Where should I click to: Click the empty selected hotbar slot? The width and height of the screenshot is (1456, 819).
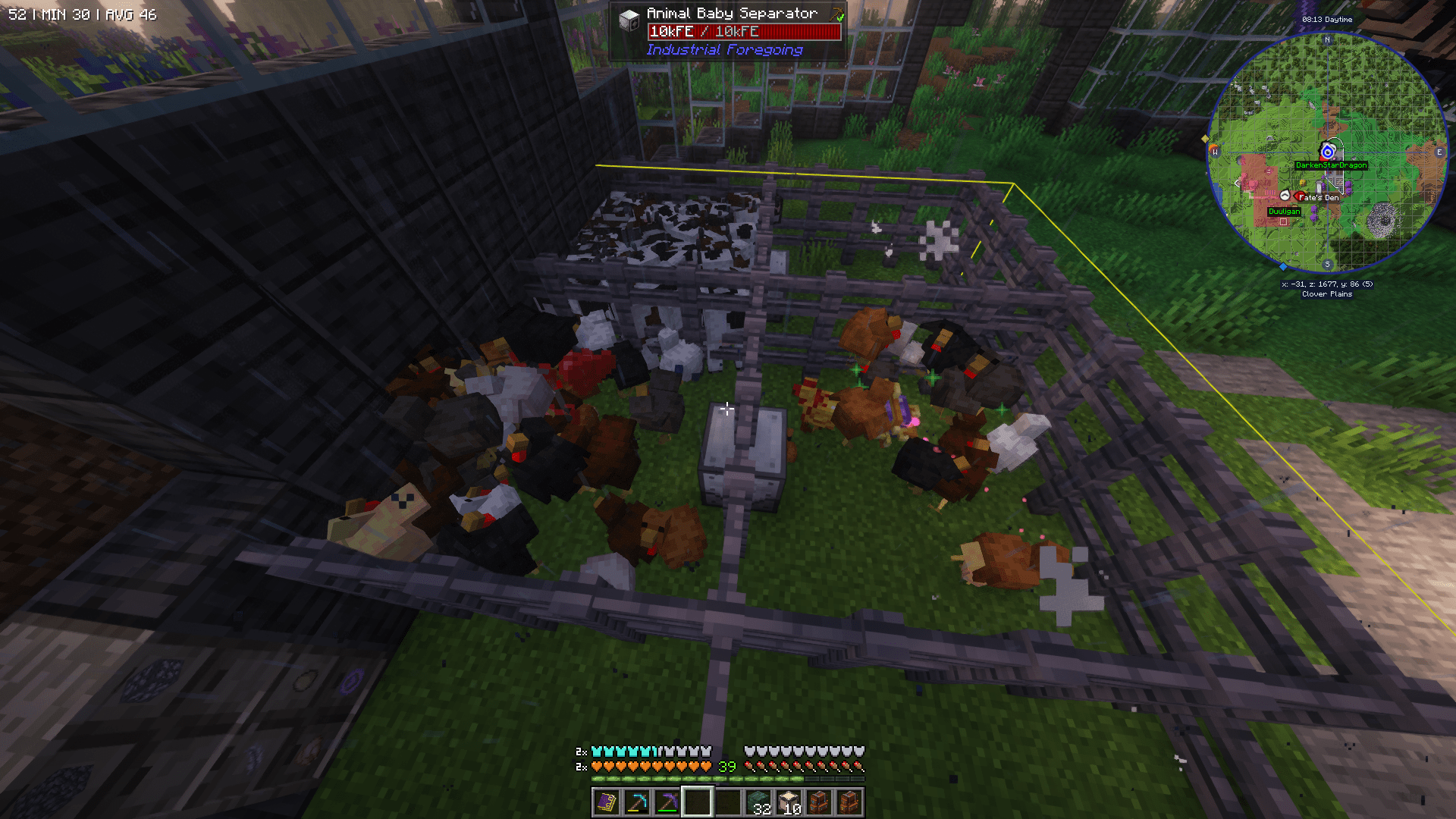point(697,802)
